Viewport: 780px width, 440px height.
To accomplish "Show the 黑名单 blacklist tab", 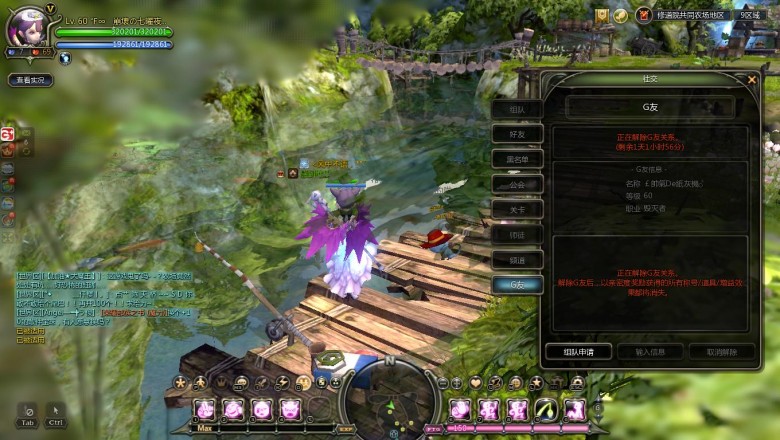I will point(517,159).
